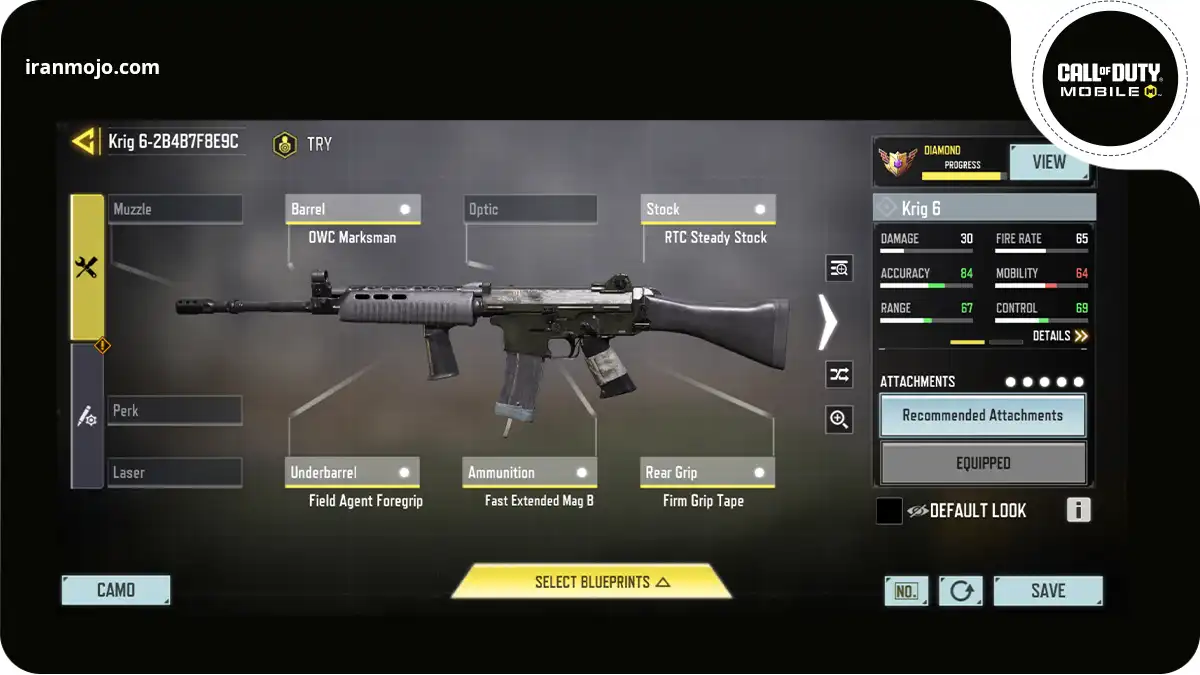Image resolution: width=1200 pixels, height=675 pixels.
Task: Apply Recommended Attachments
Action: pyautogui.click(x=982, y=415)
